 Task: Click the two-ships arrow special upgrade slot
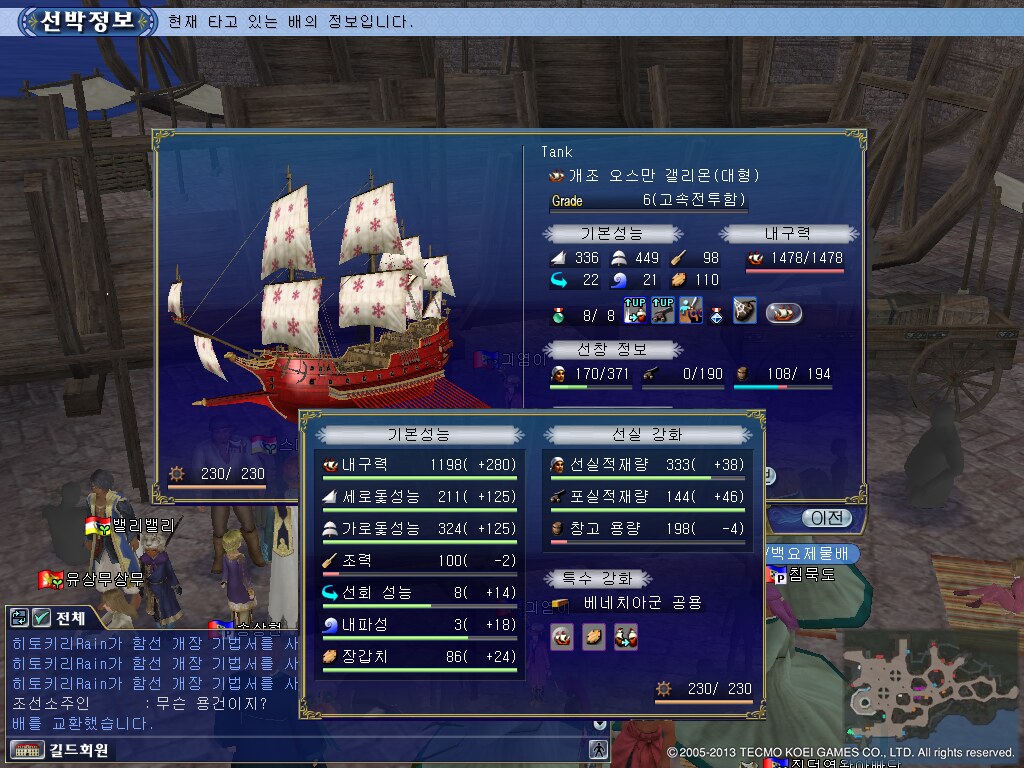[x=626, y=637]
